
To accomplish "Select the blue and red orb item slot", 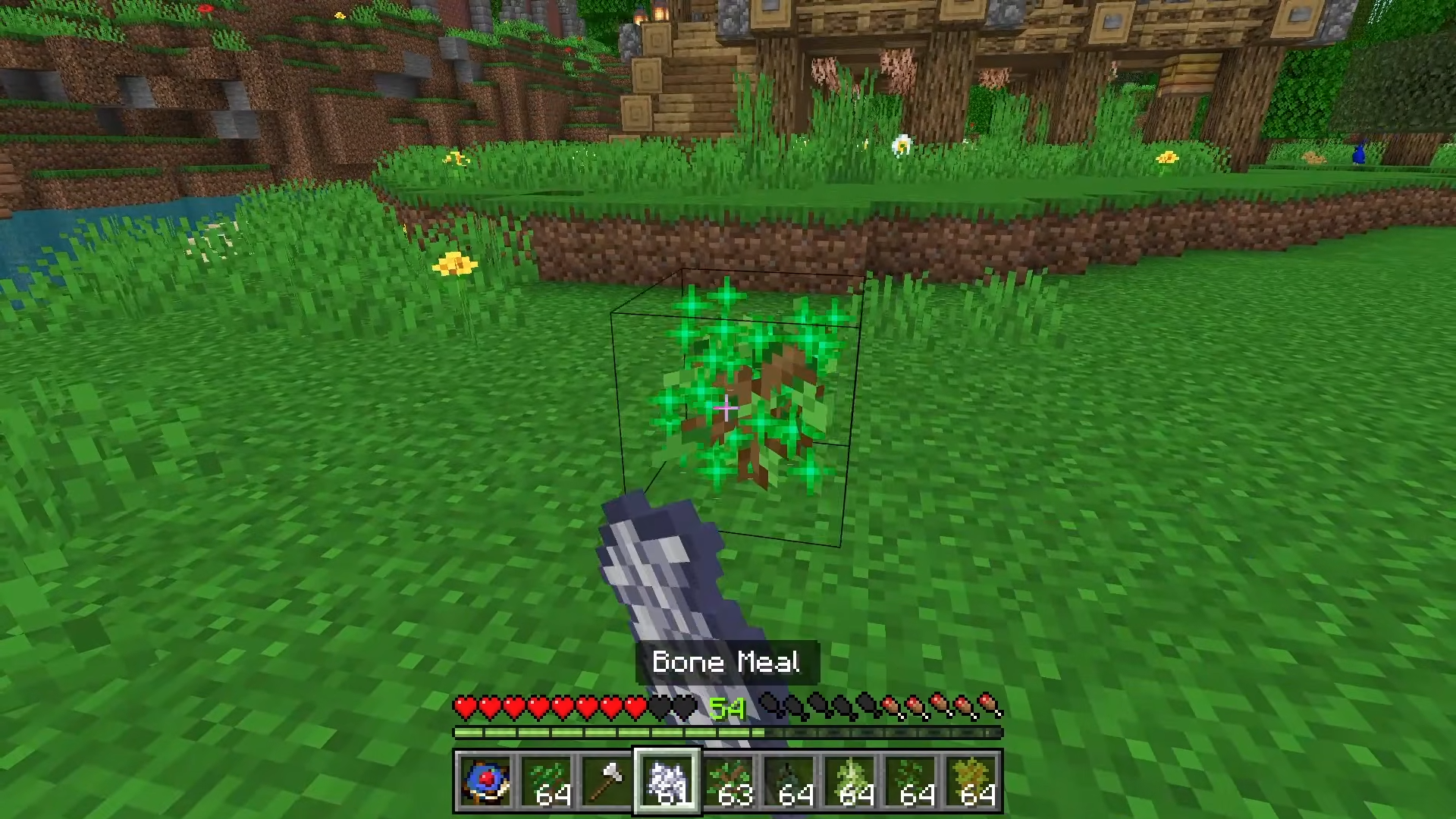I will (x=485, y=781).
